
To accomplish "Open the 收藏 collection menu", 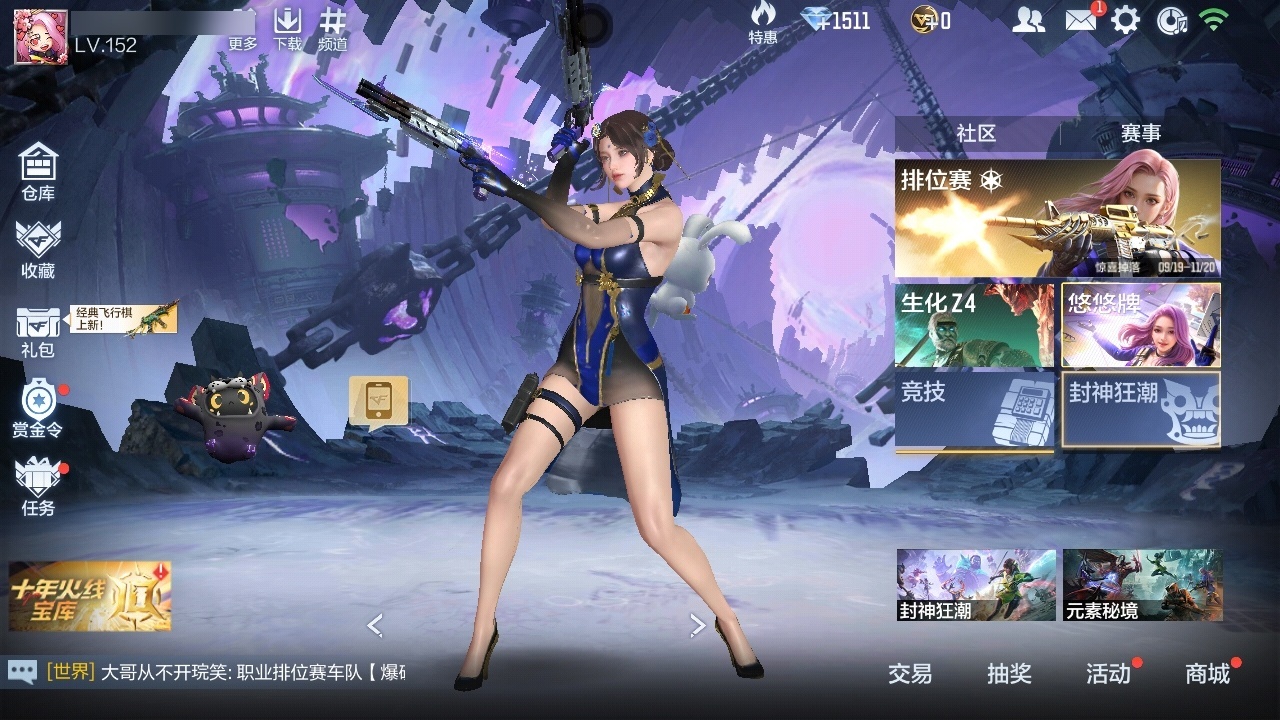I will pos(38,250).
